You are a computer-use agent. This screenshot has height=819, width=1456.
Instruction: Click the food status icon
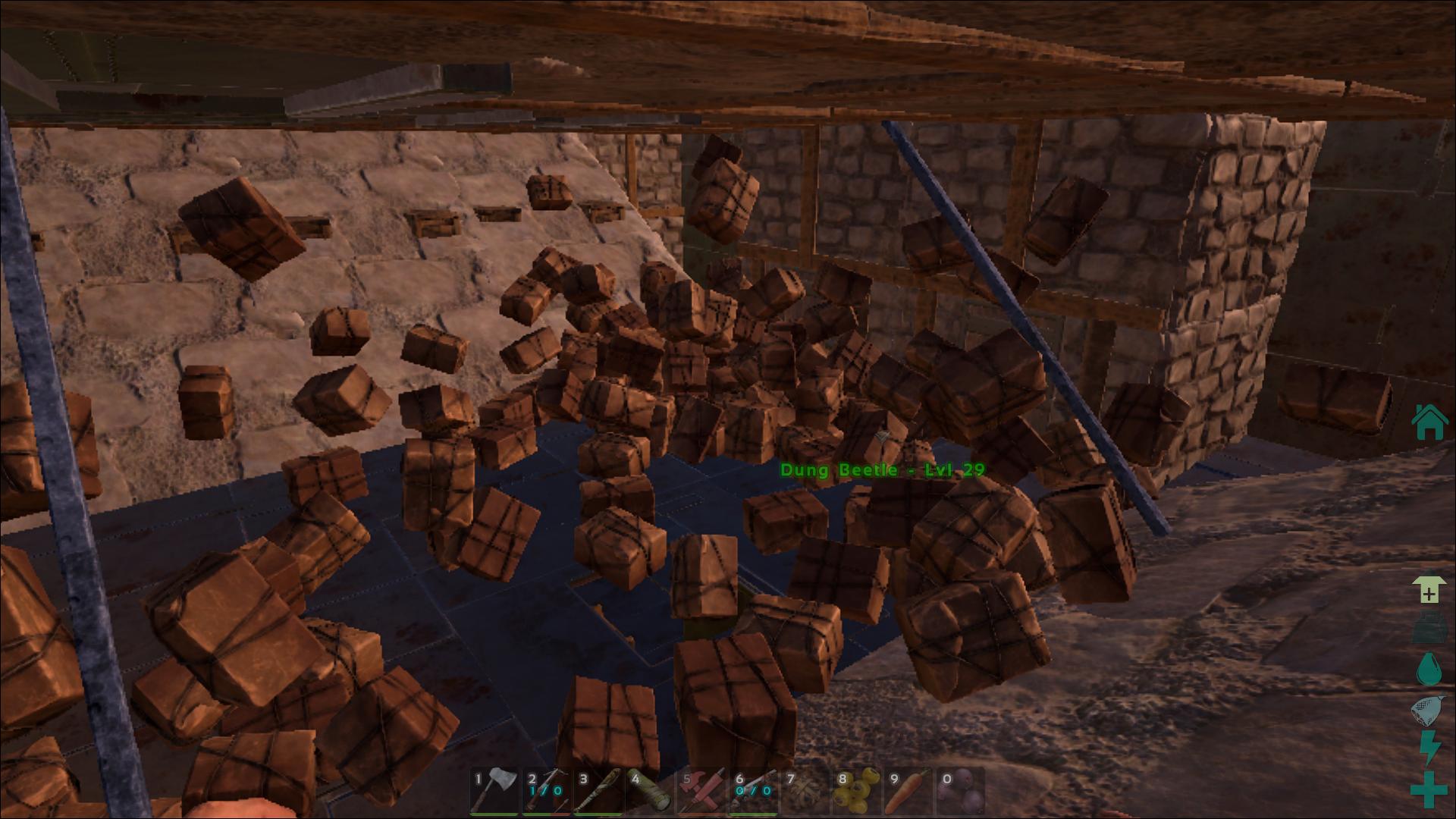[1429, 711]
